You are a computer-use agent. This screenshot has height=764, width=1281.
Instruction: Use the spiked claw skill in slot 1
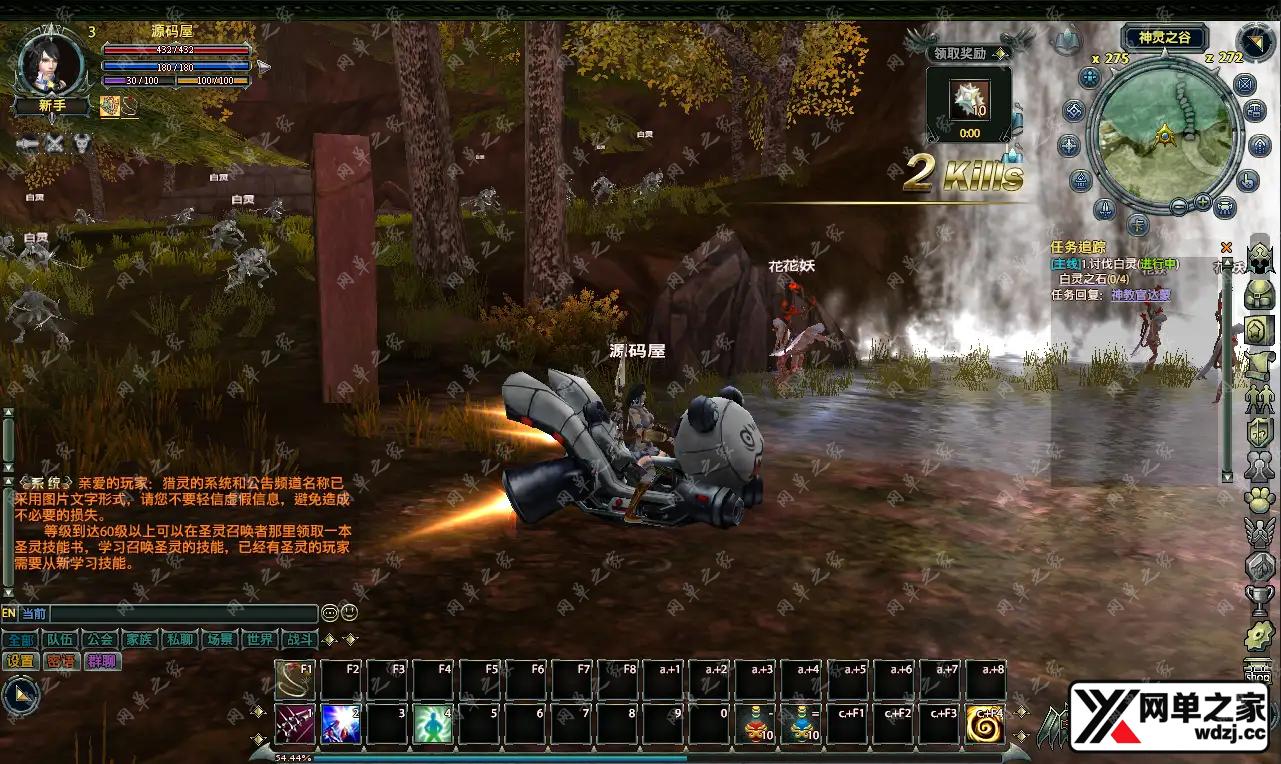pos(295,724)
